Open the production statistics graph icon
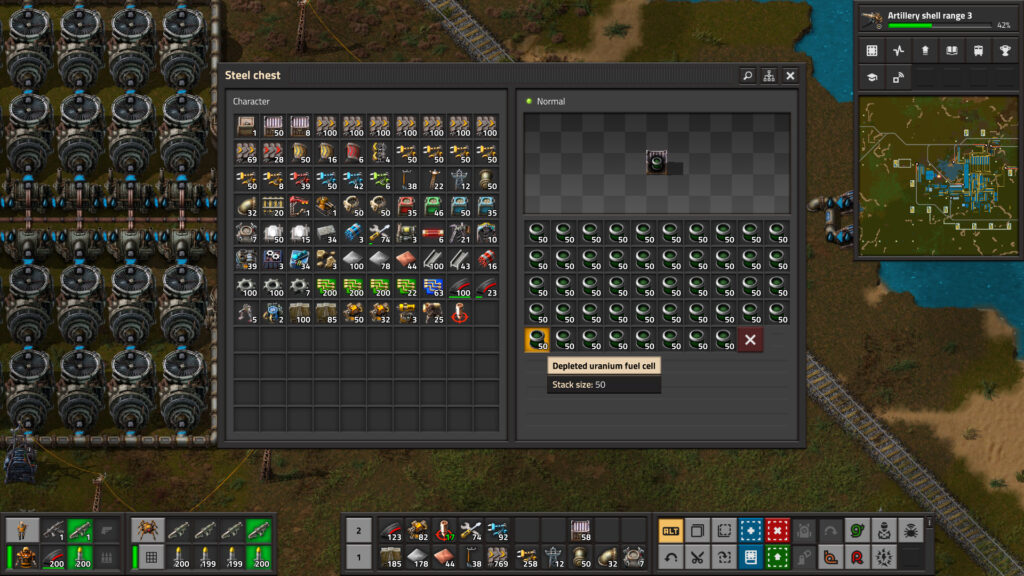Viewport: 1024px width, 576px height. click(x=898, y=50)
